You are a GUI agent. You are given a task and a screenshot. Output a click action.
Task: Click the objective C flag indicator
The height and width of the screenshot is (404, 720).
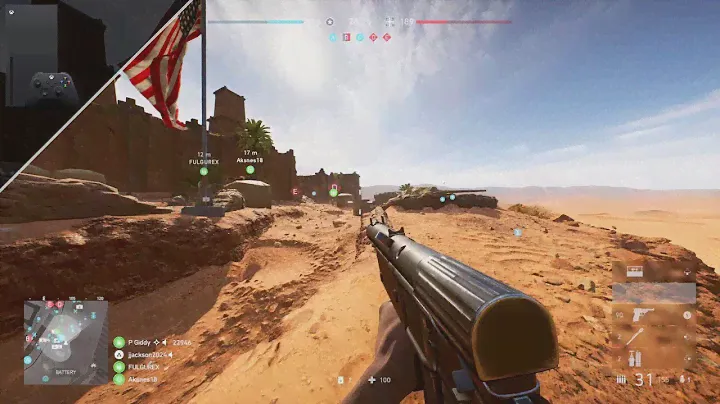point(360,37)
